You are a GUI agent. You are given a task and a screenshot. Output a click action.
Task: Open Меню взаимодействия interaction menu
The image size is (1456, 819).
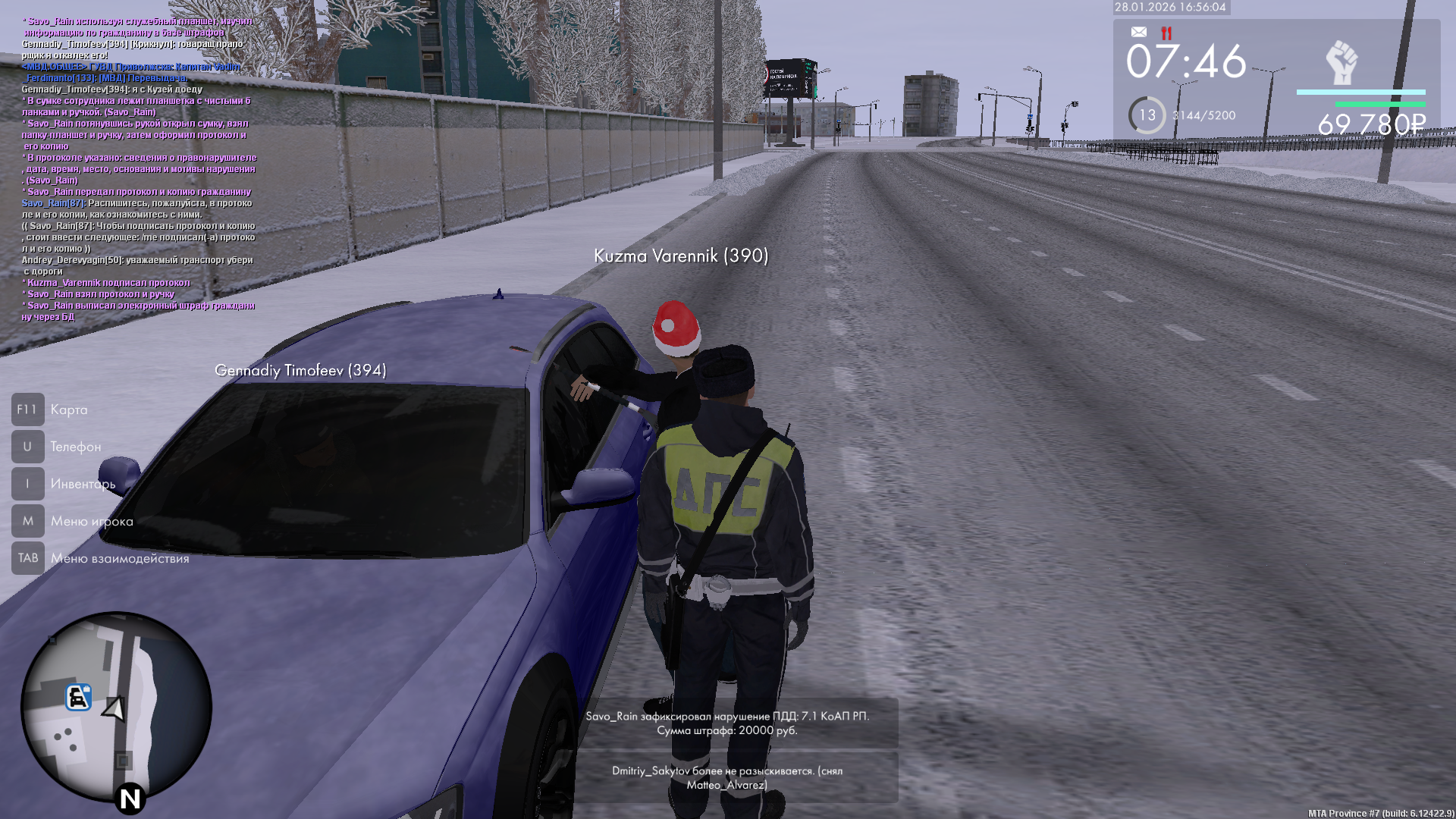coord(28,558)
